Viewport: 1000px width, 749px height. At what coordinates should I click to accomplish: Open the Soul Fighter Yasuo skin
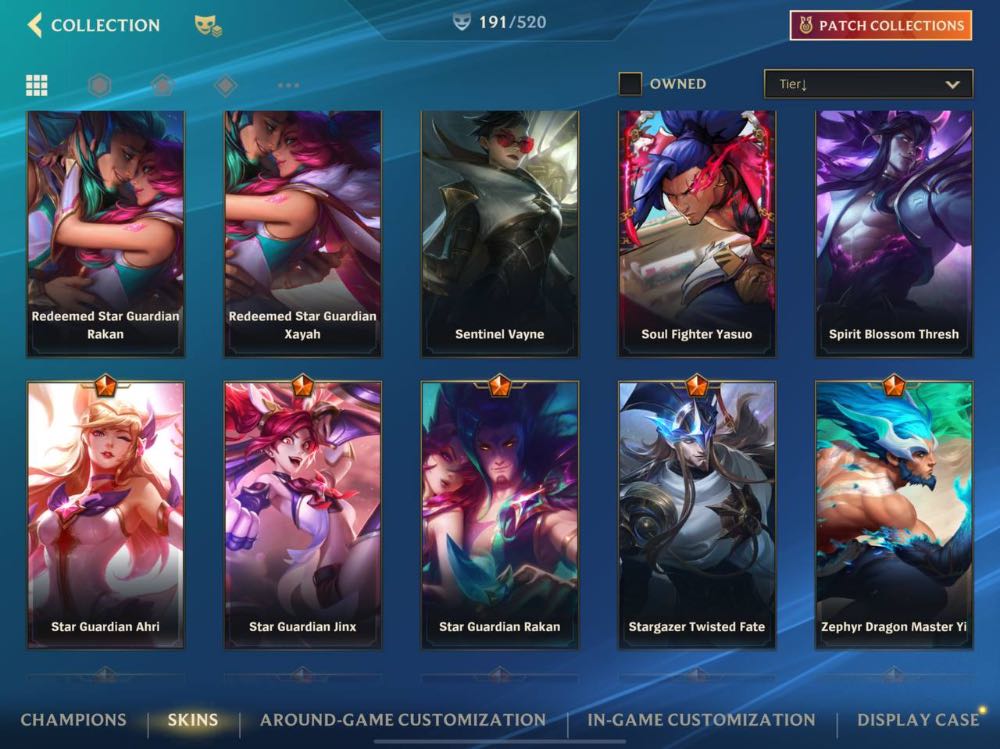pos(697,233)
